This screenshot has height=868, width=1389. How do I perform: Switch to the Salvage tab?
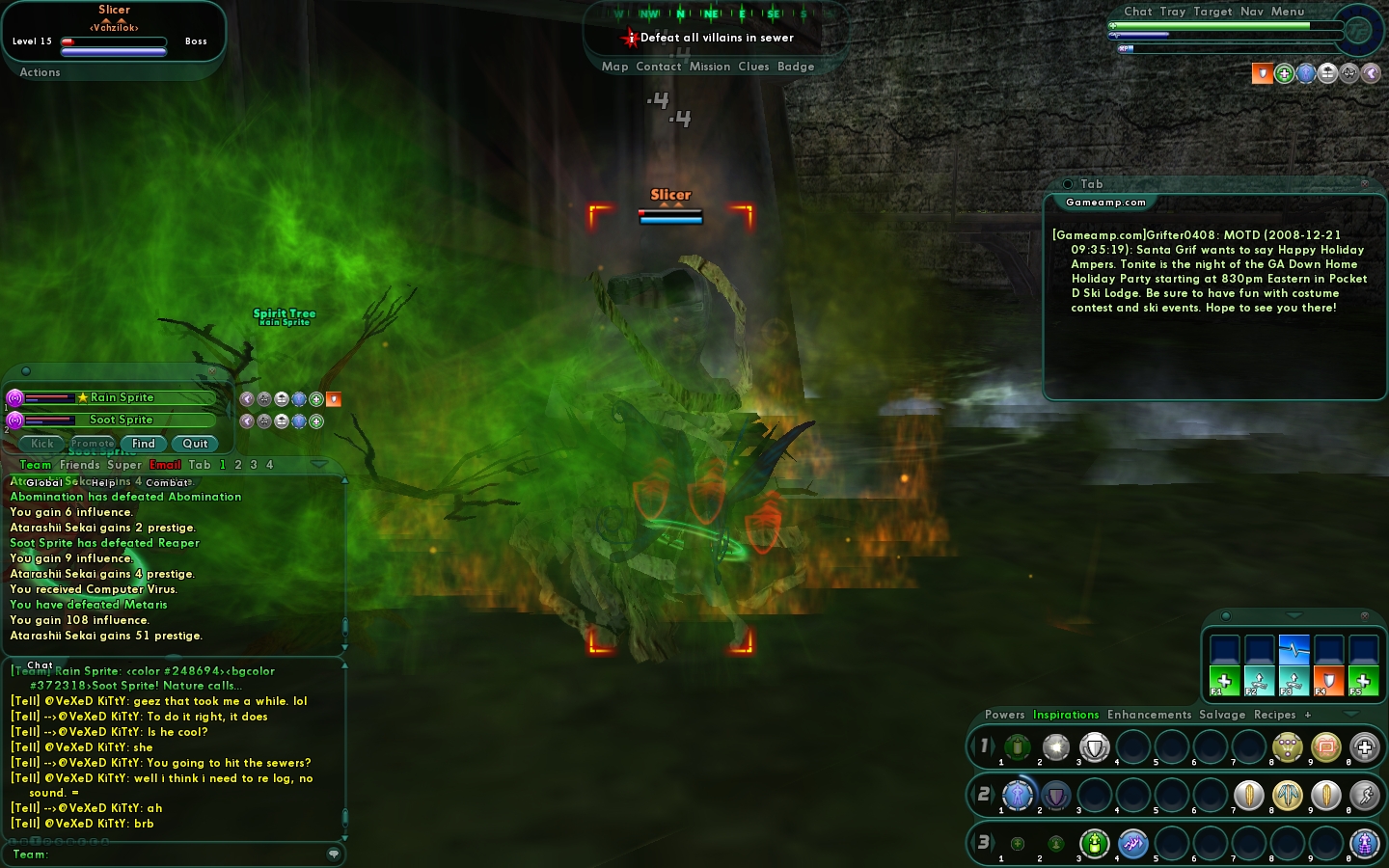[x=1222, y=715]
